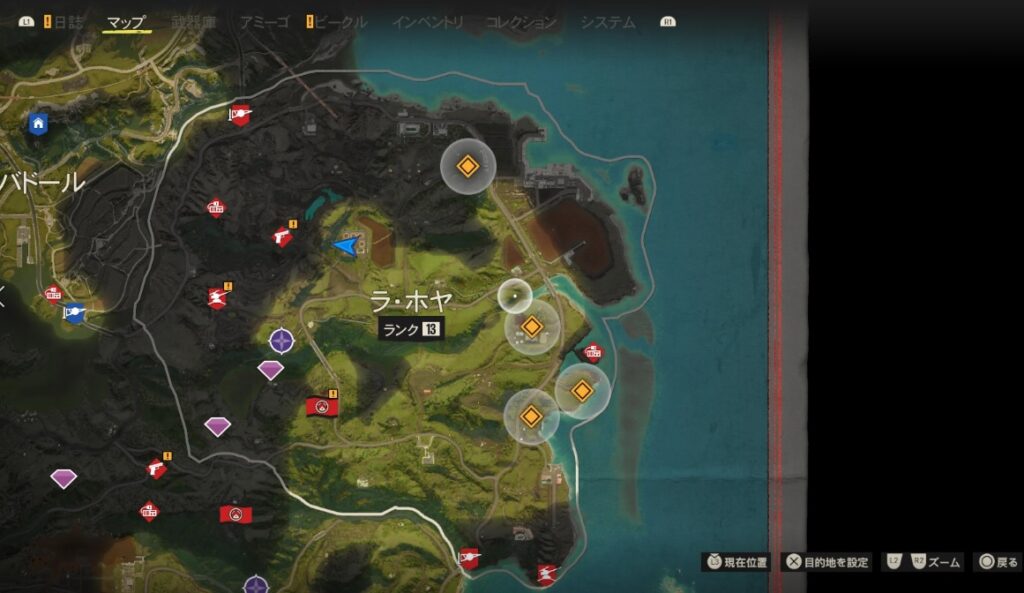1024x593 pixels.
Task: Select the blue house map marker
Action: point(38,123)
